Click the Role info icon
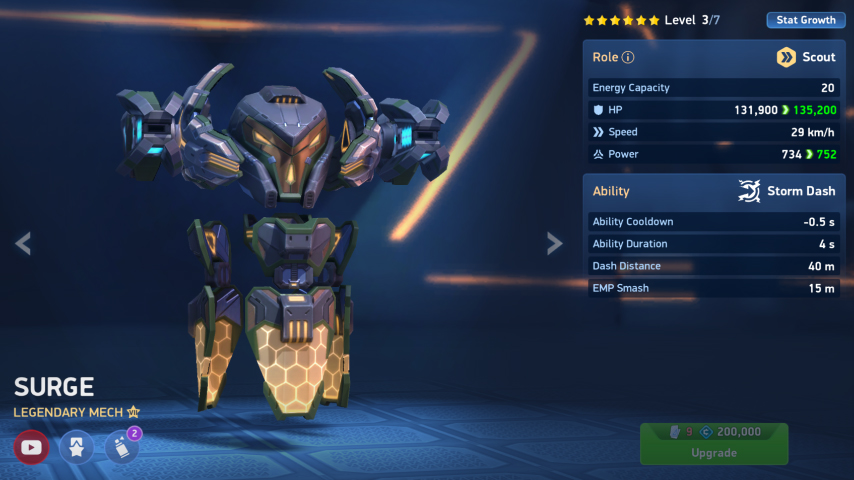 [x=628, y=58]
